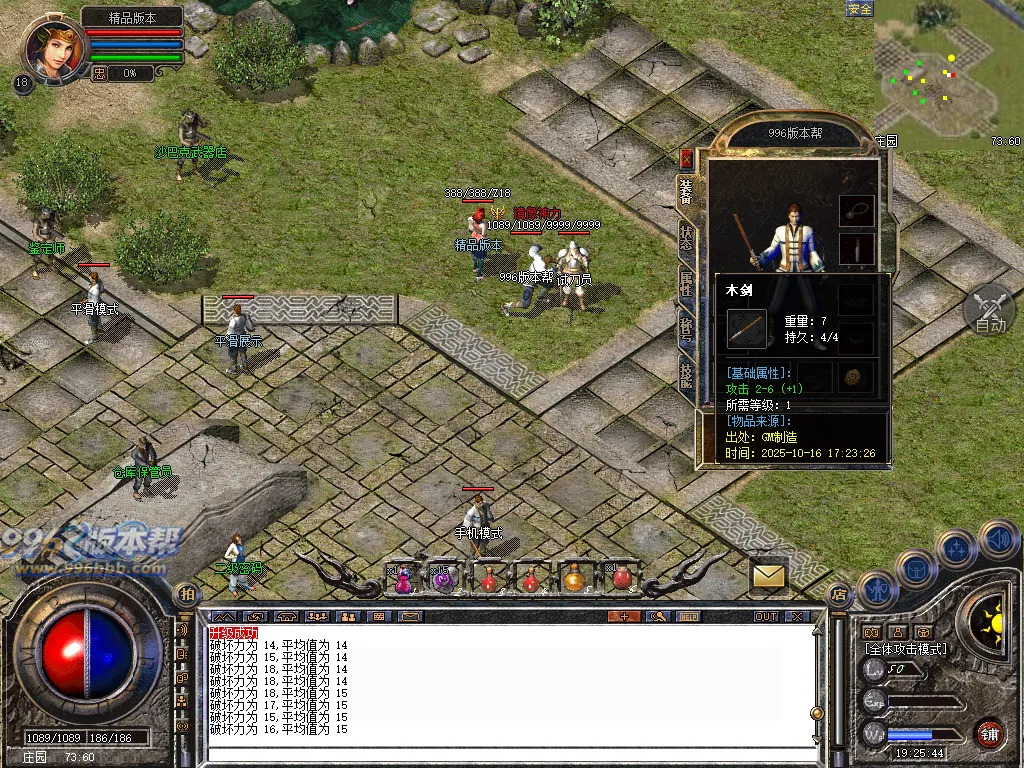Close the character equipment panel
The width and height of the screenshot is (1024, 768).
click(x=686, y=158)
